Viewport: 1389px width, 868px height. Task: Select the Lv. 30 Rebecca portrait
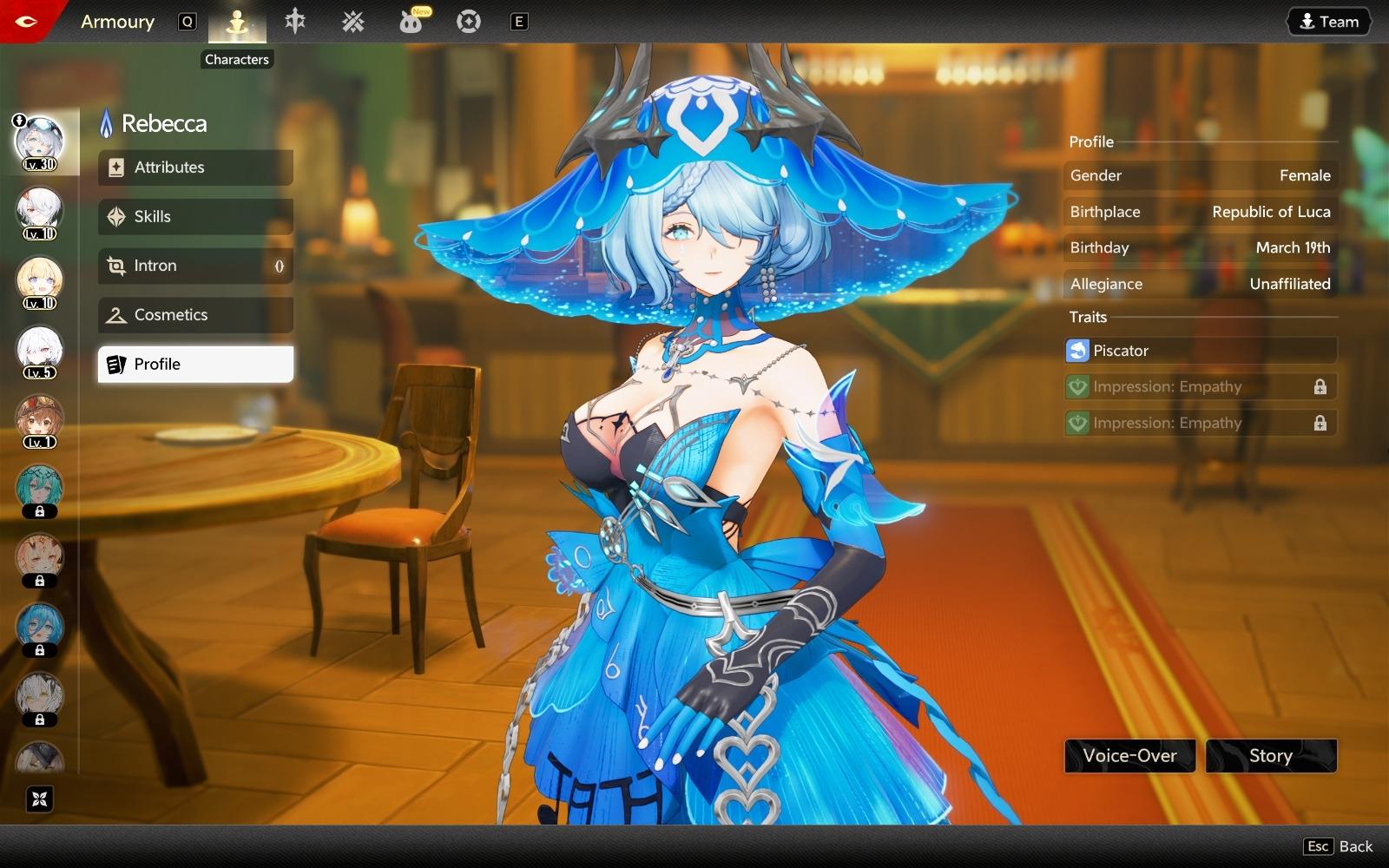[40, 142]
